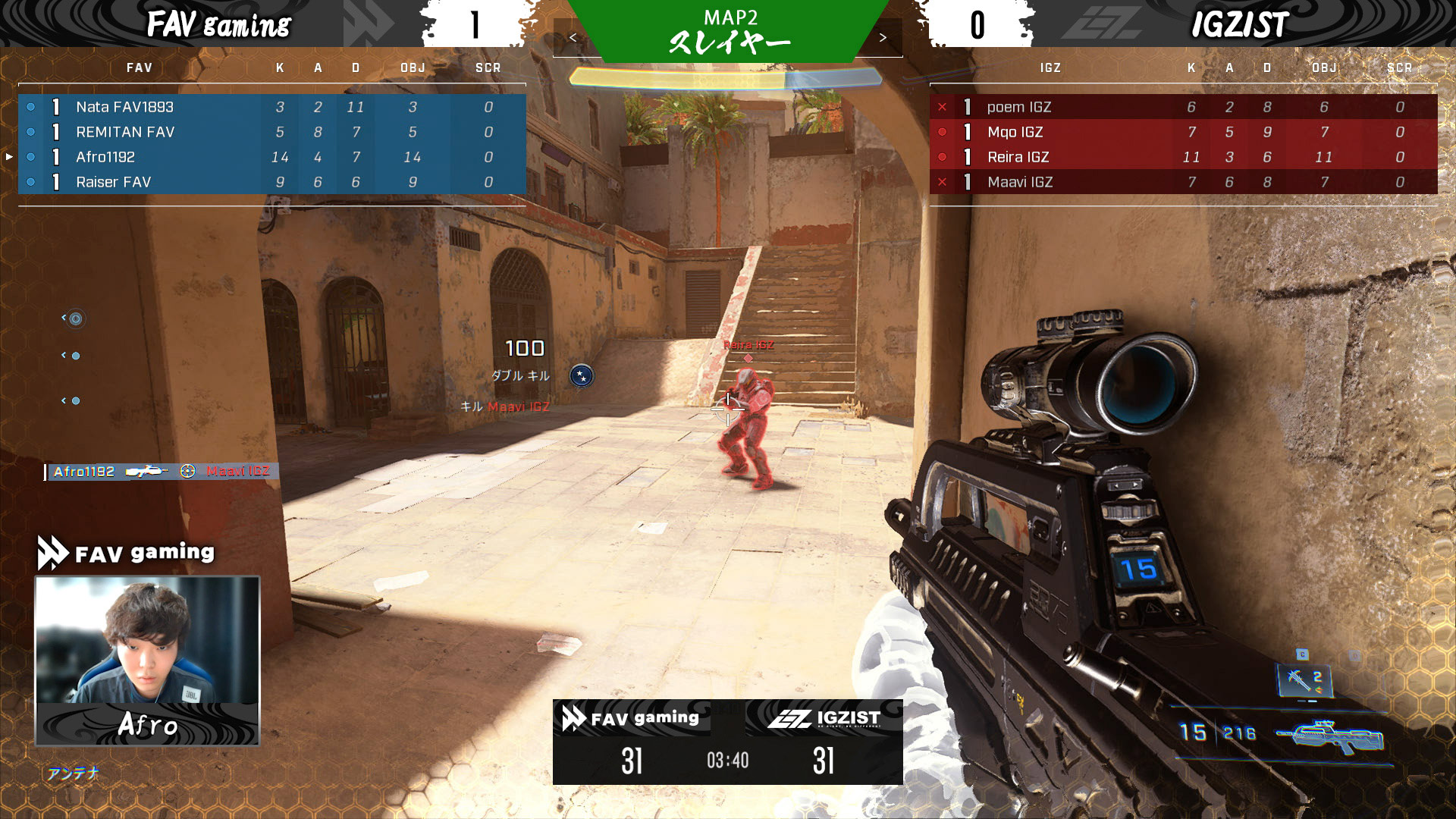Choose Mqo IGZ scoreboard row

tap(1183, 132)
